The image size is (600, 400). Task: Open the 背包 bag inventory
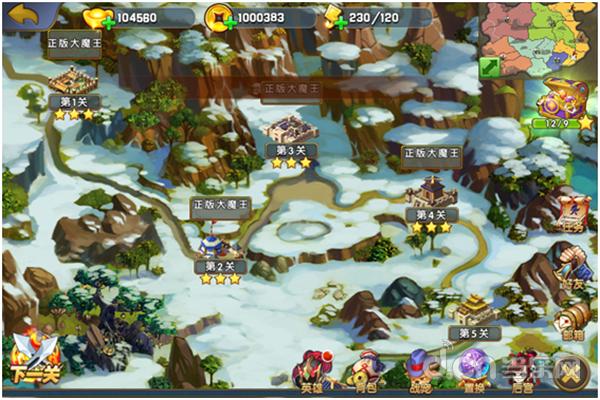tap(366, 370)
